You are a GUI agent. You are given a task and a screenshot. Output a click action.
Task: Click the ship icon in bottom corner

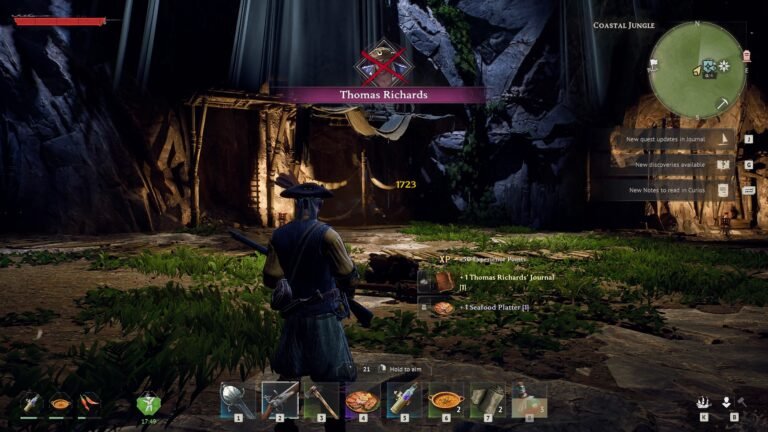coord(704,402)
